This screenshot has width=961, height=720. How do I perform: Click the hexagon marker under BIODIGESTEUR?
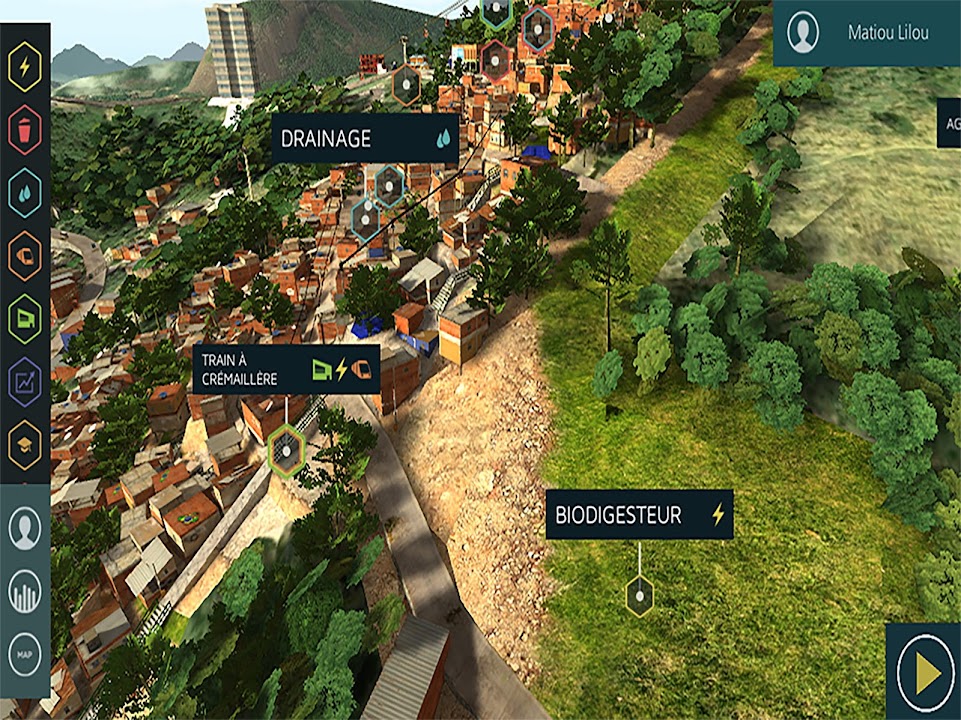click(639, 596)
